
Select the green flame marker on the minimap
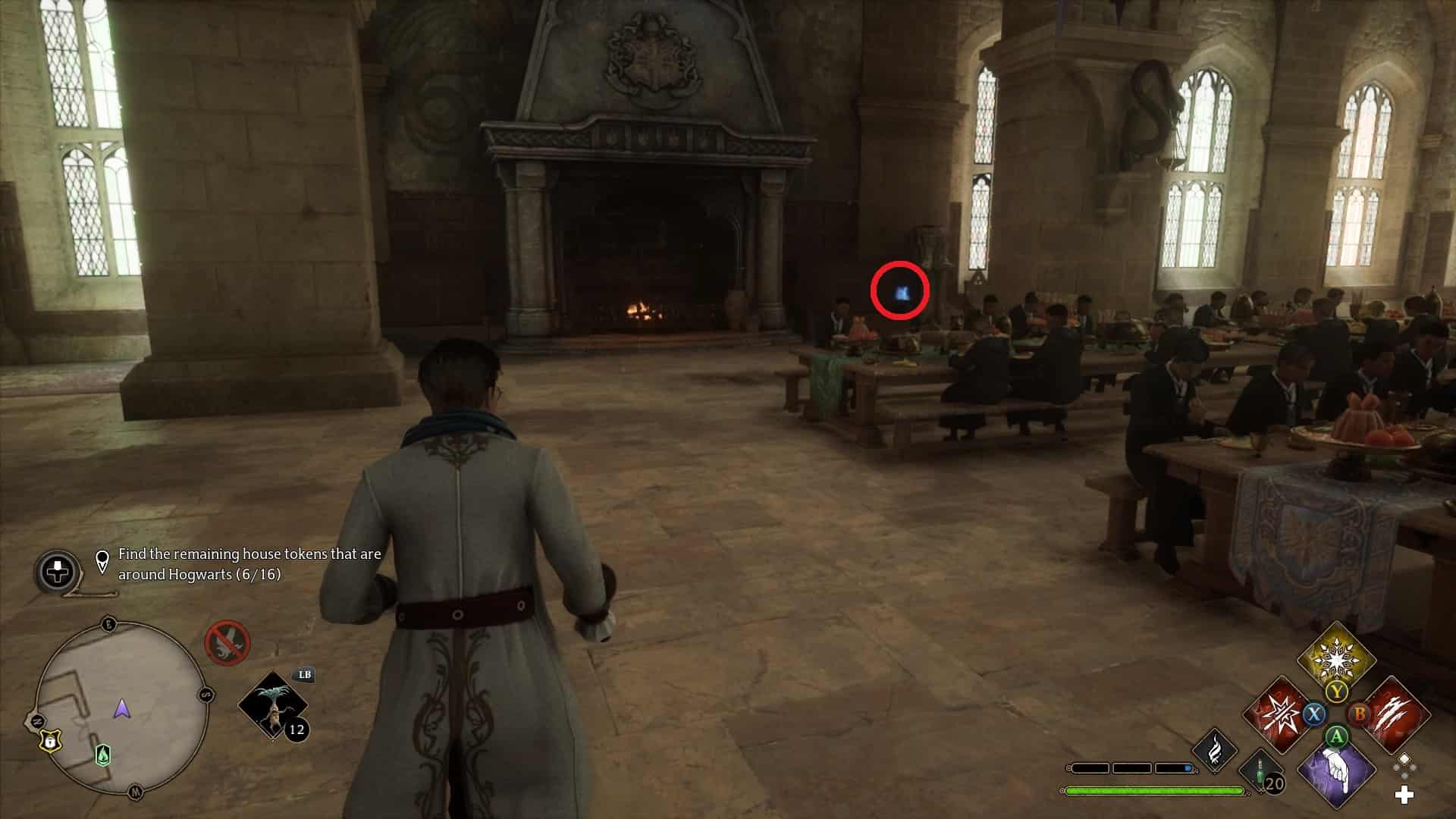103,755
